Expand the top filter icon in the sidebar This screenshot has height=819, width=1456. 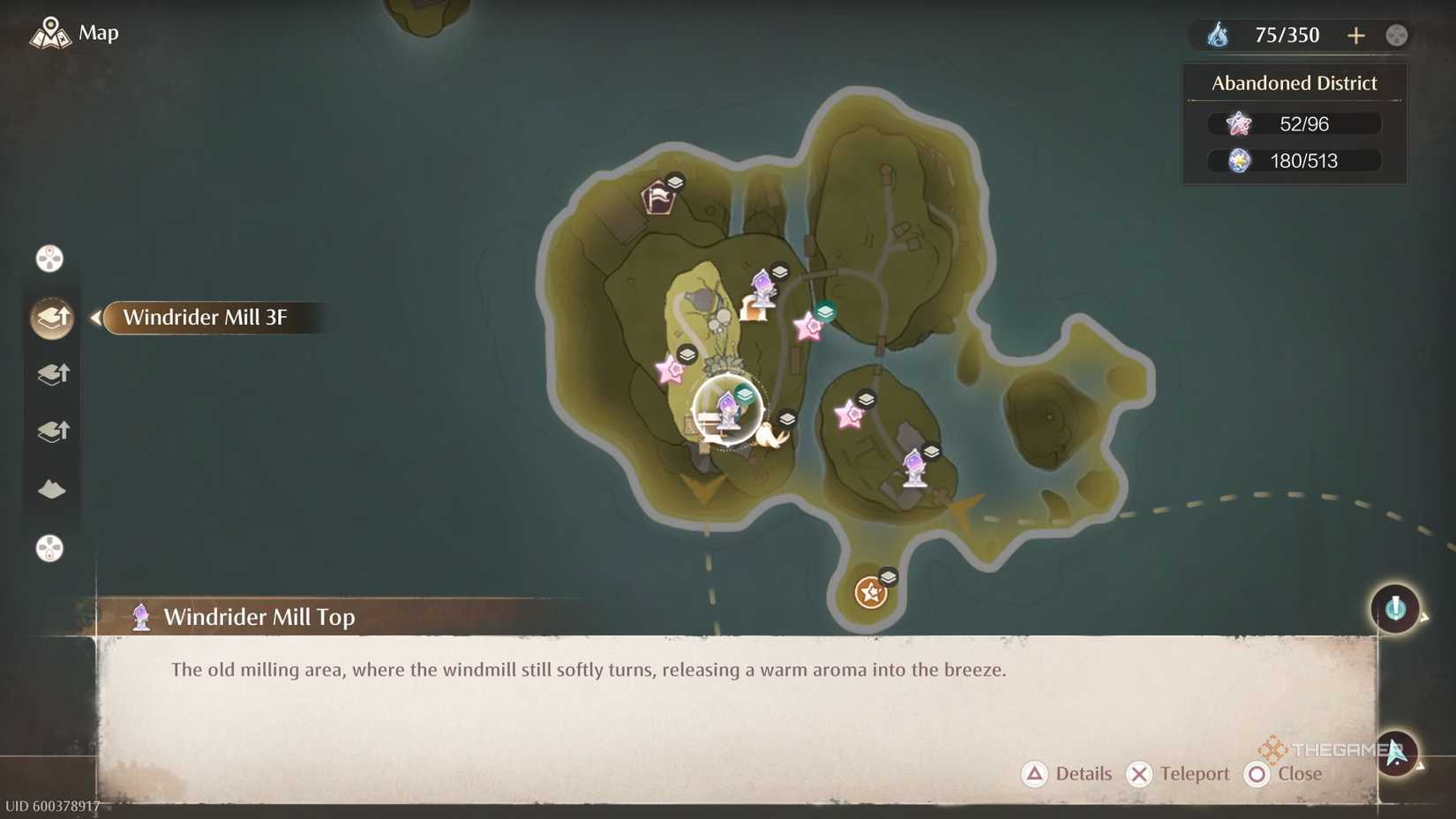(x=49, y=258)
